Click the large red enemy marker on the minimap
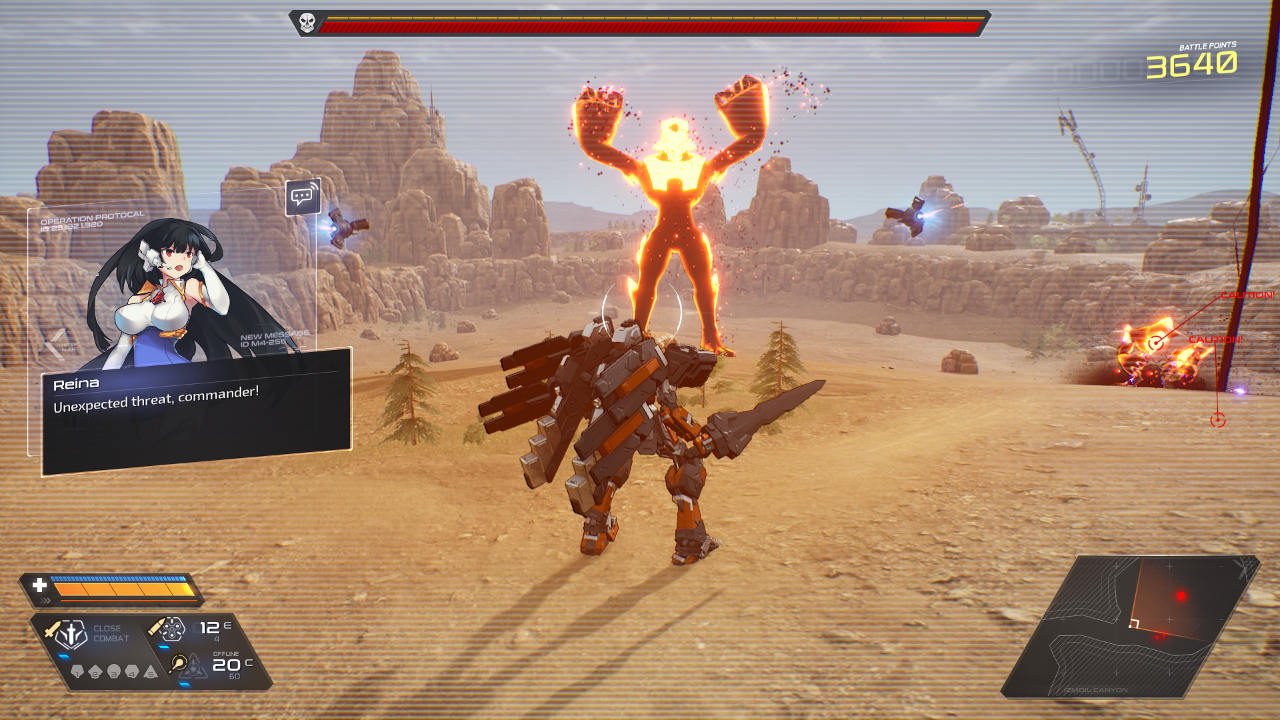The image size is (1280, 720). pyautogui.click(x=1181, y=596)
